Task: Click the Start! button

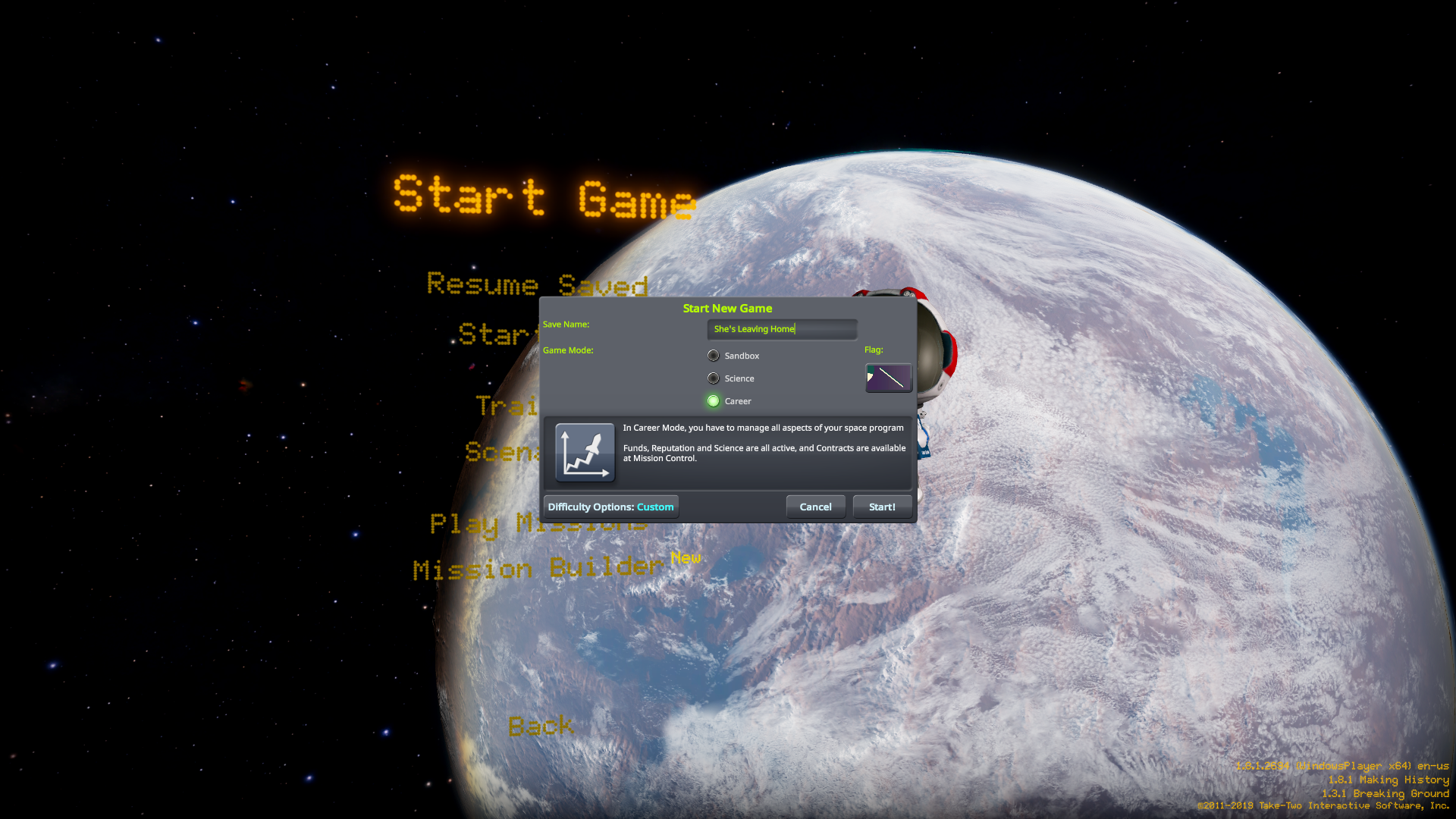Action: (882, 507)
